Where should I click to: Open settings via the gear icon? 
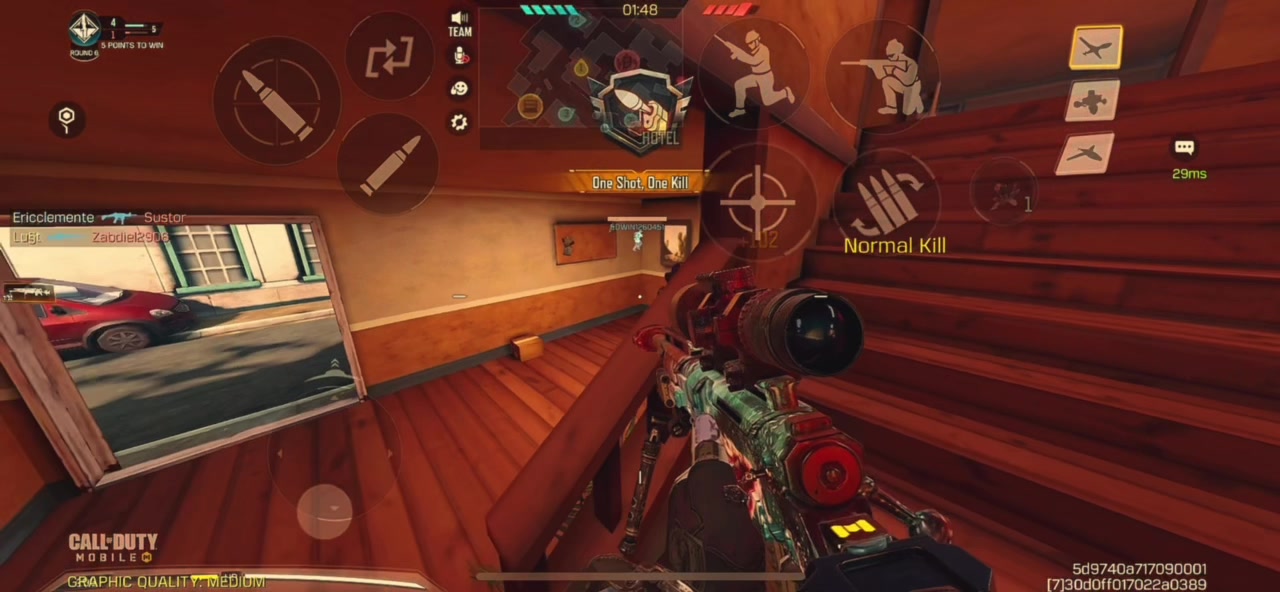459,122
